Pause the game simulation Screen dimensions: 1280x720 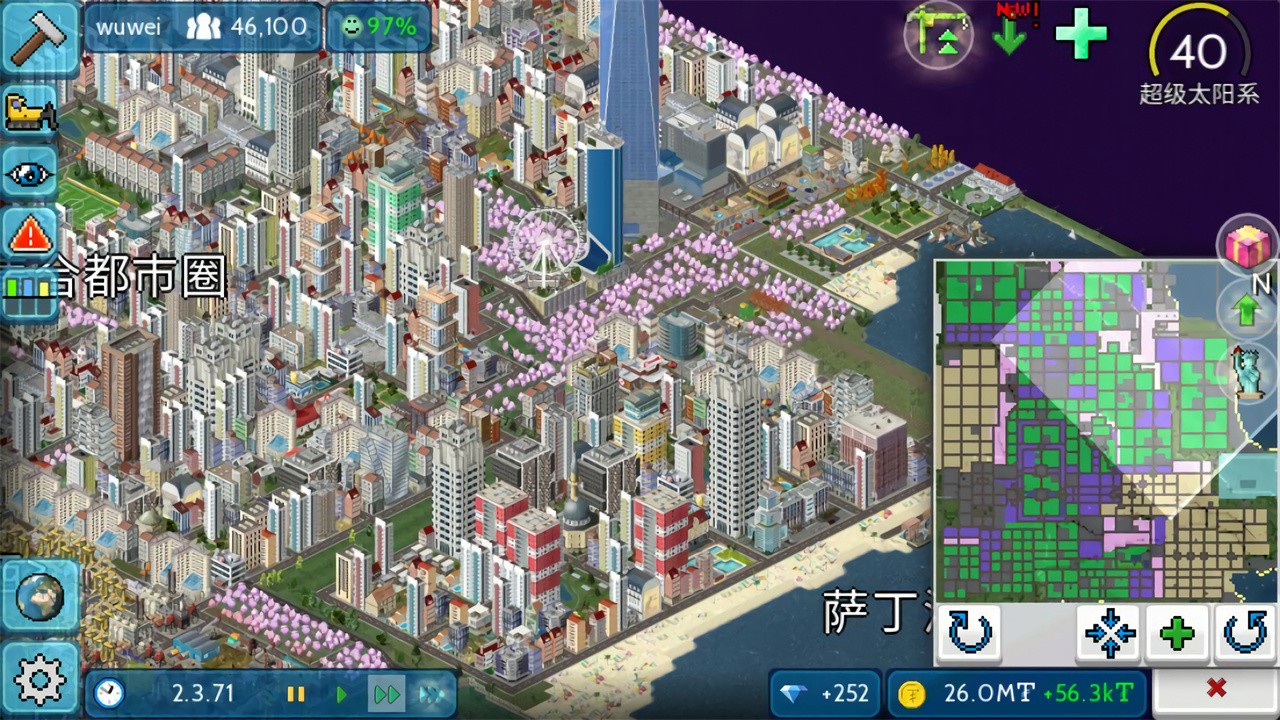296,693
